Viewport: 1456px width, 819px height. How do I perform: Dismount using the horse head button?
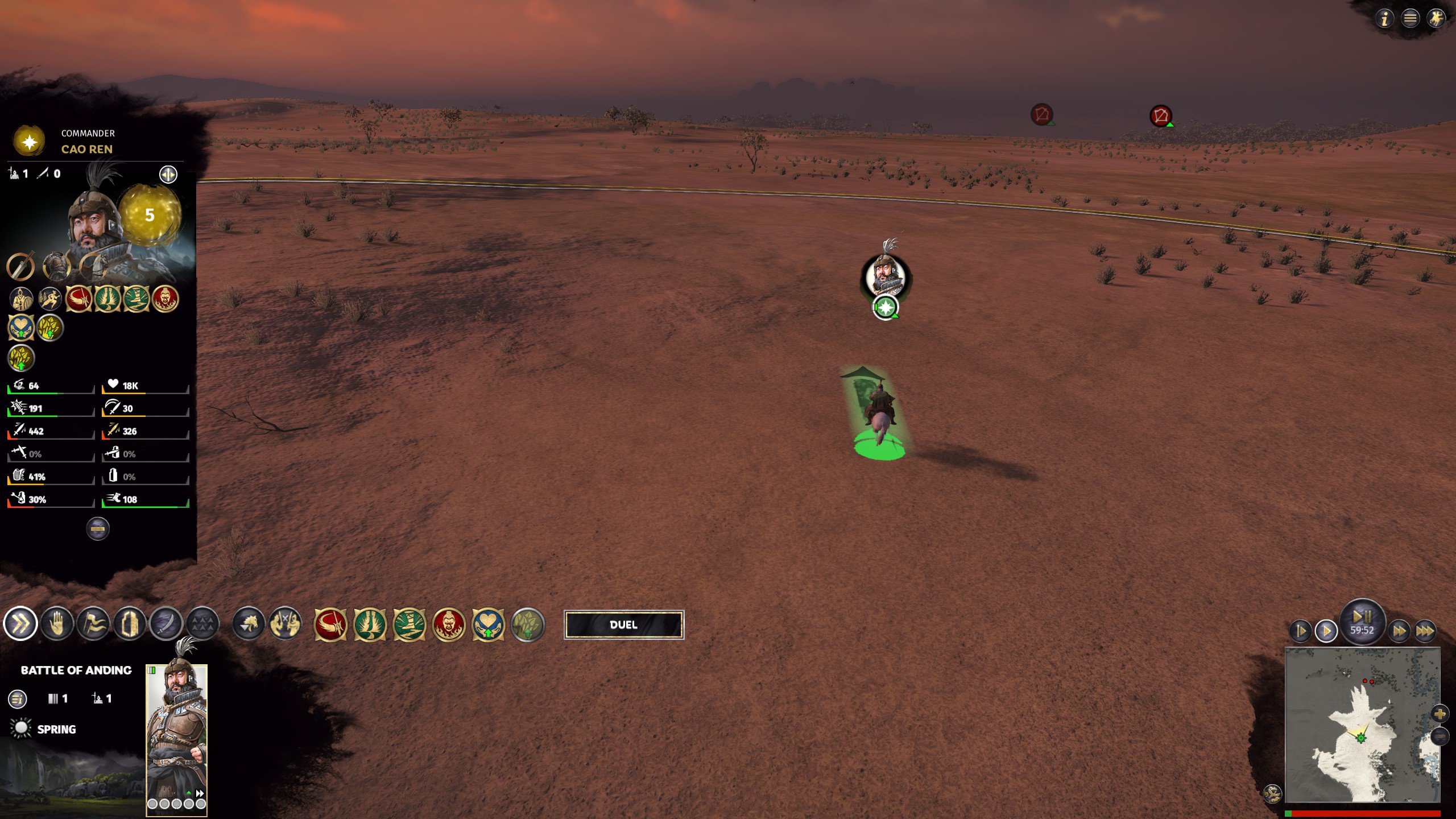(x=249, y=624)
